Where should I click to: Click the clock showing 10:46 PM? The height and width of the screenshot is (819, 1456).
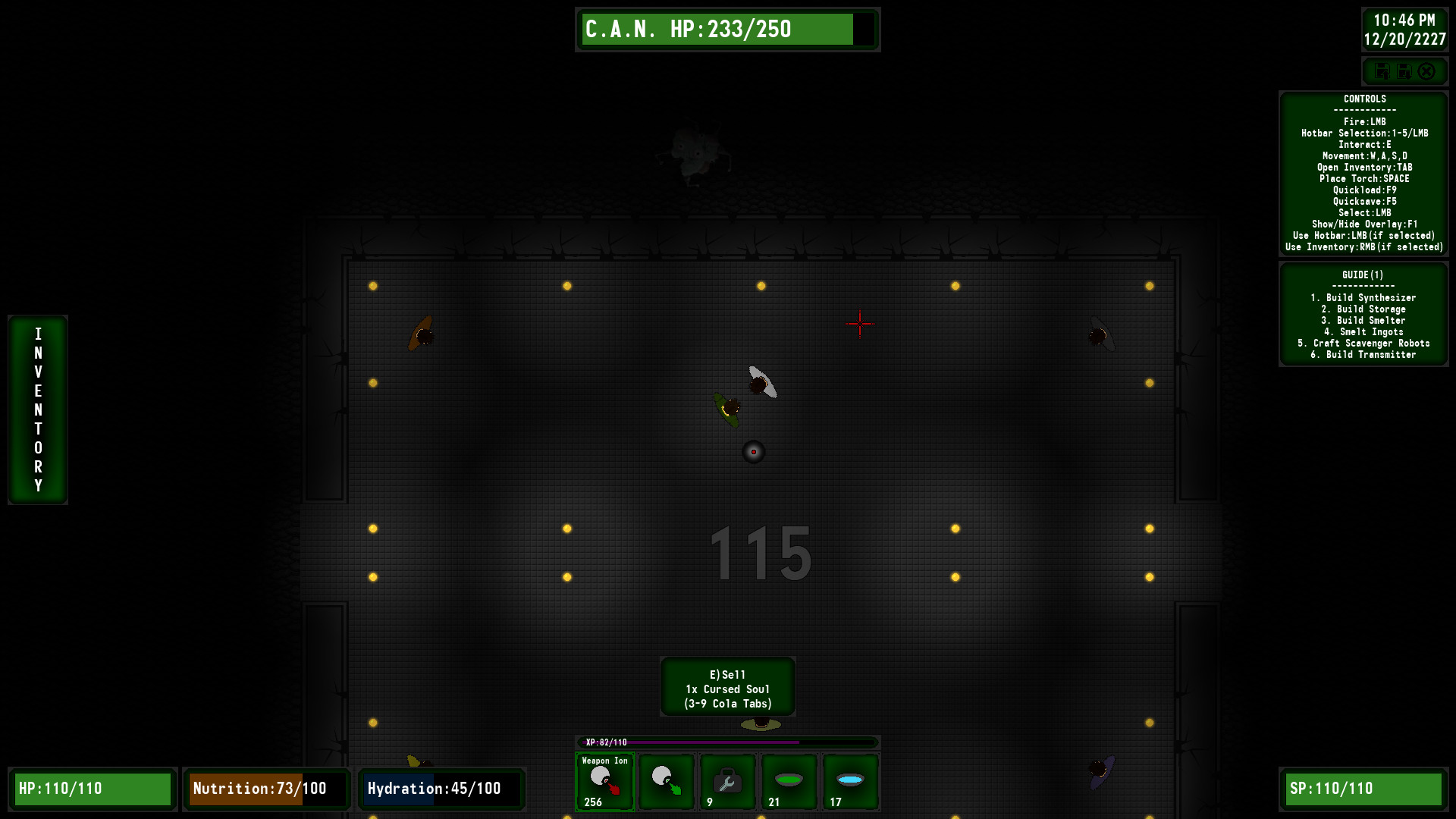coord(1404,21)
